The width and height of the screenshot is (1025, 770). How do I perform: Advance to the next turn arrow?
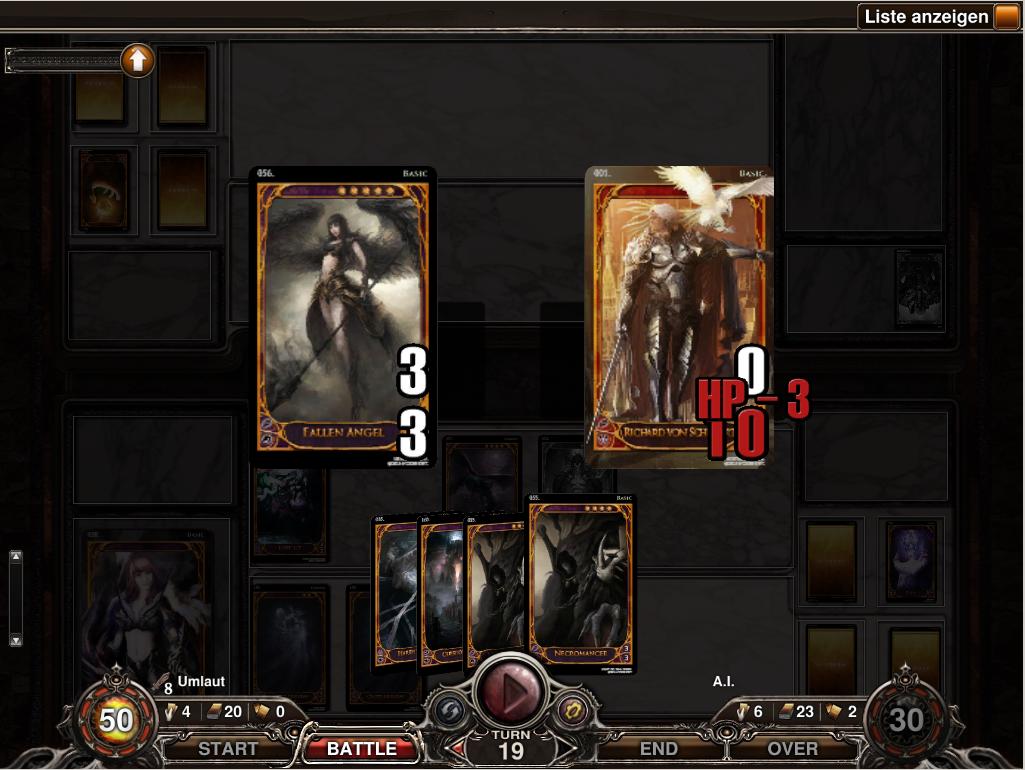click(x=564, y=748)
